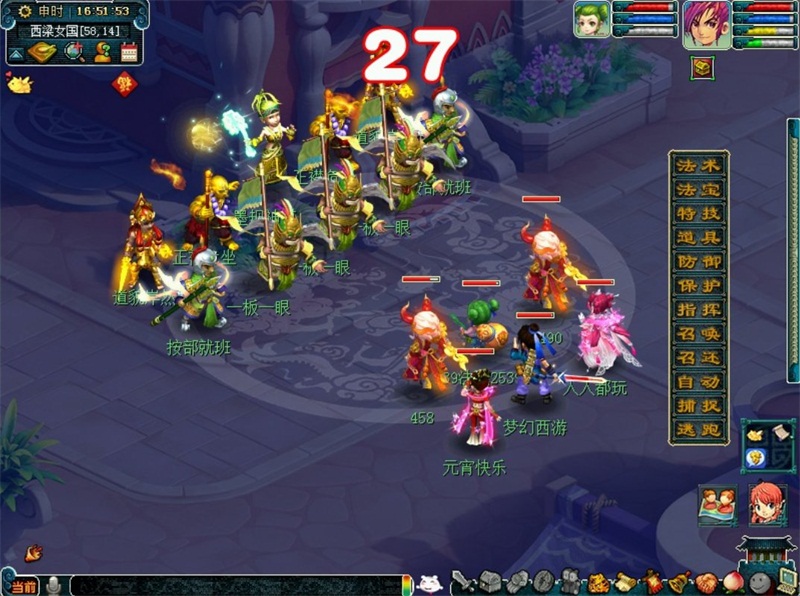This screenshot has height=596, width=800.
Task: Choose the 指挥 command option
Action: tap(700, 309)
